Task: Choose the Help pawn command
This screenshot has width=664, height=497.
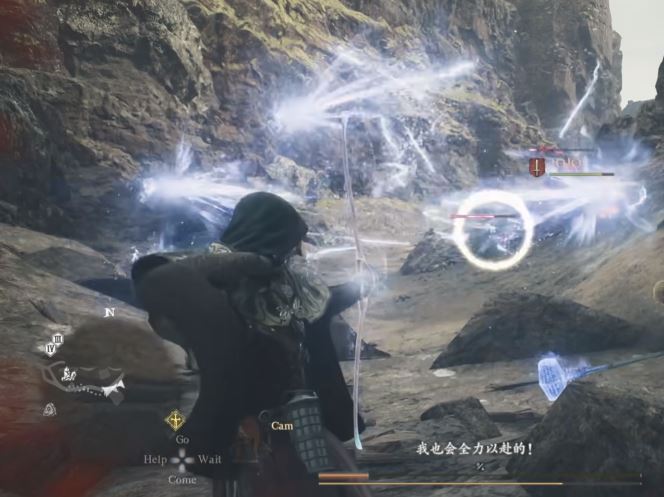Action: click(155, 459)
